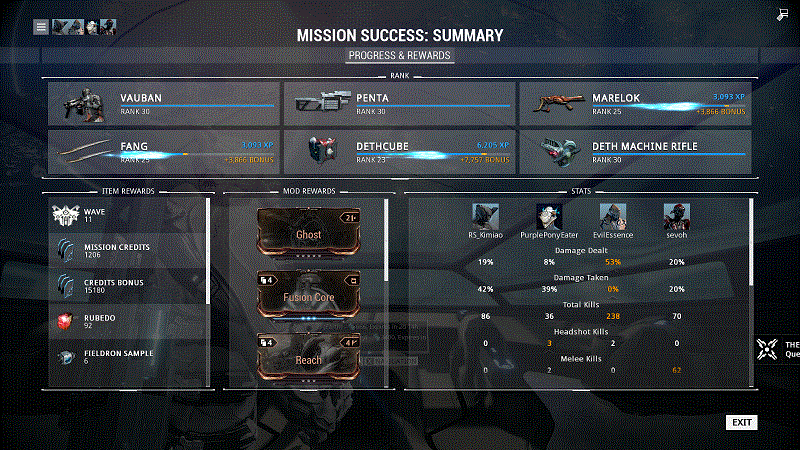The image size is (800, 450).
Task: Choose the Ghost mod card
Action: coord(307,233)
